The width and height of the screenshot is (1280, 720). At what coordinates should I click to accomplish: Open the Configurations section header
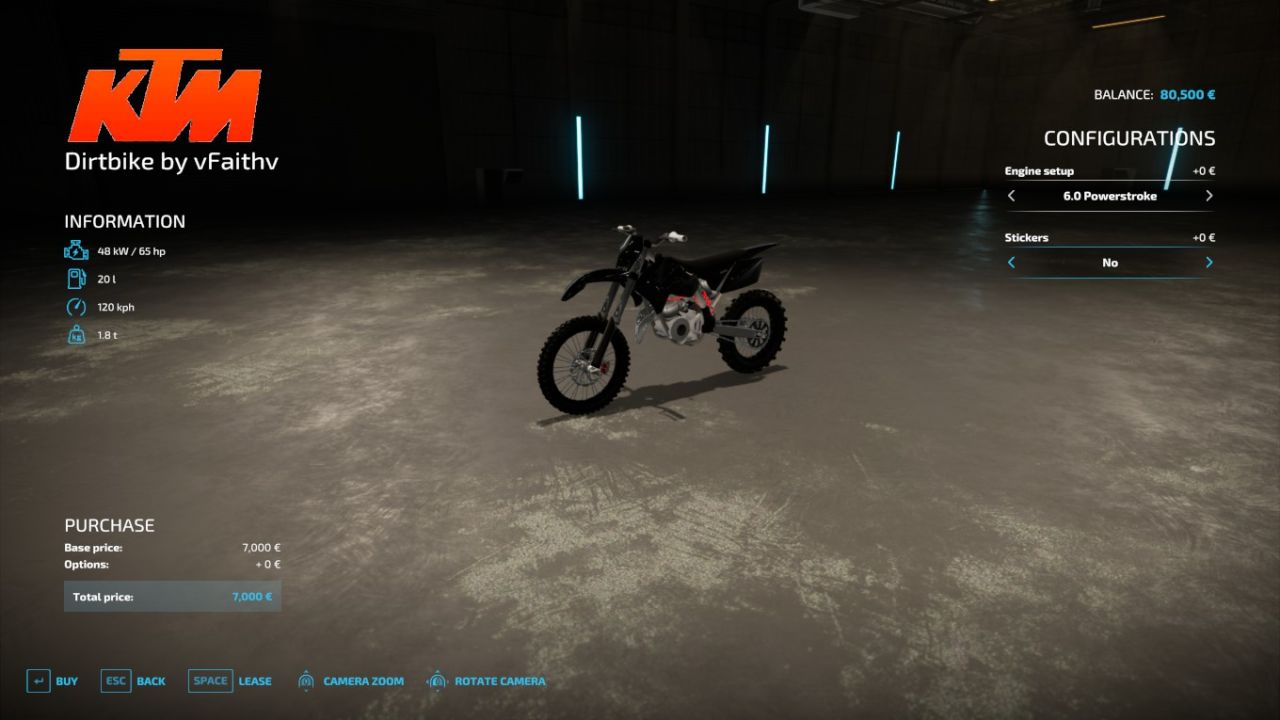pos(1131,138)
